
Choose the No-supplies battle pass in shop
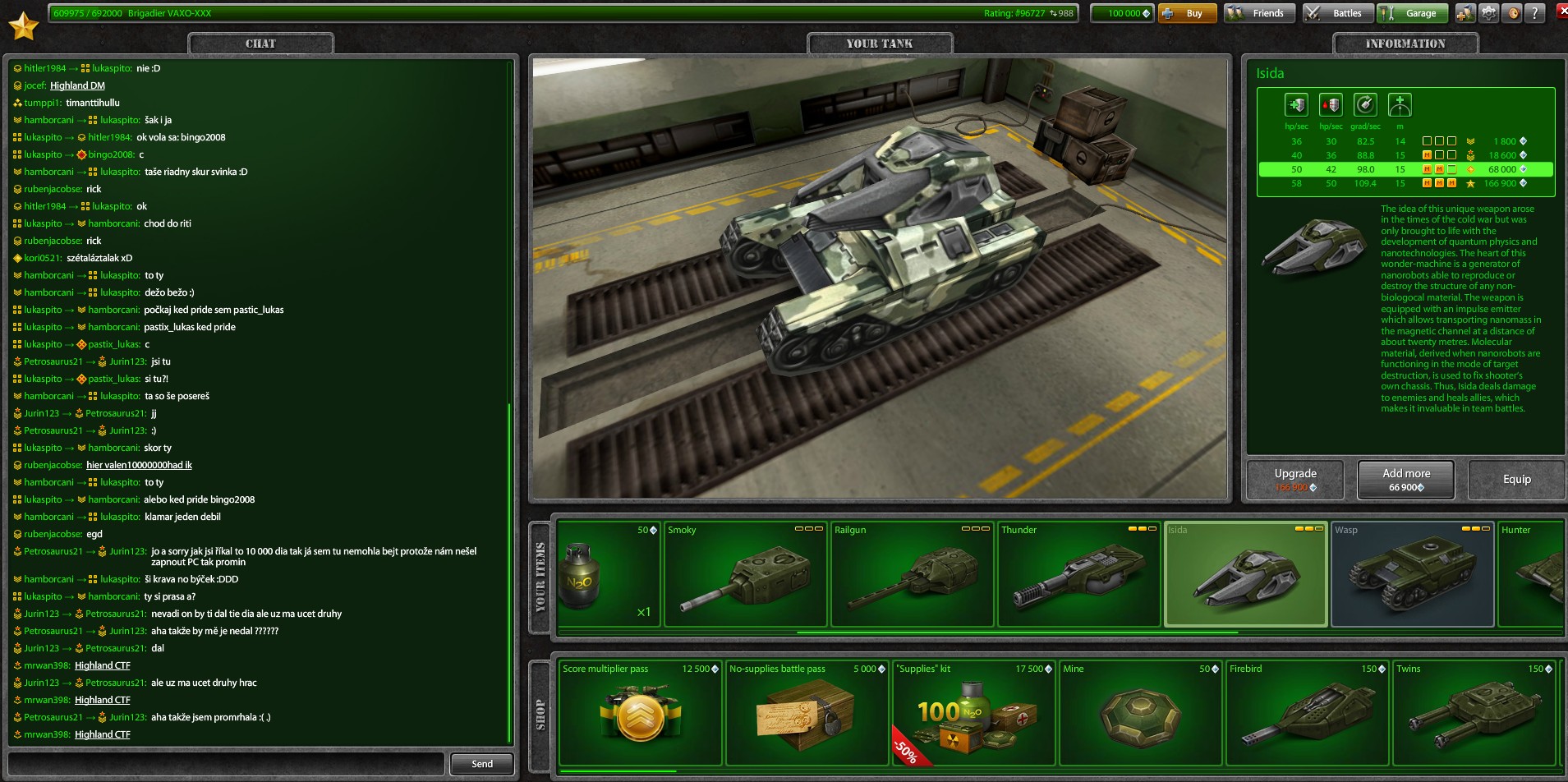pyautogui.click(x=807, y=713)
